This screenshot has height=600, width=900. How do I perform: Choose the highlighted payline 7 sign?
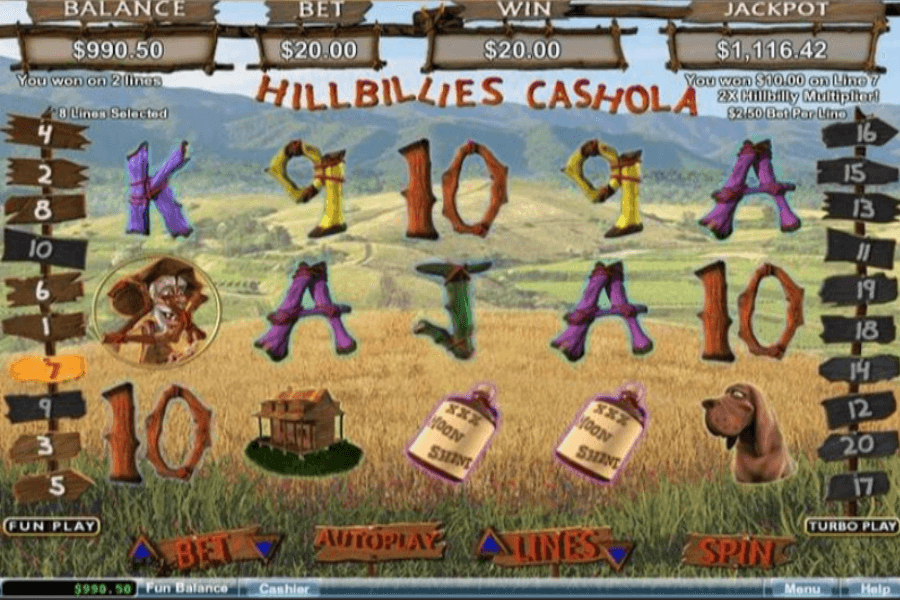pos(46,368)
